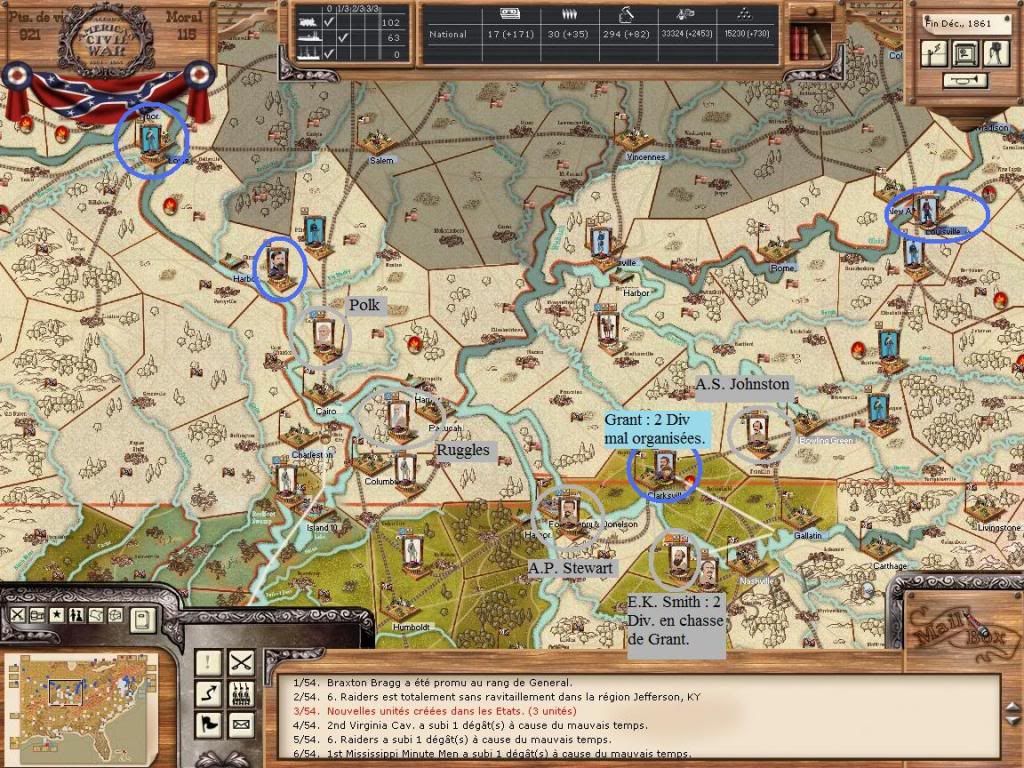This screenshot has height=768, width=1024.
Task: Open the notebook button above minimap
Action: pyautogui.click(x=143, y=618)
